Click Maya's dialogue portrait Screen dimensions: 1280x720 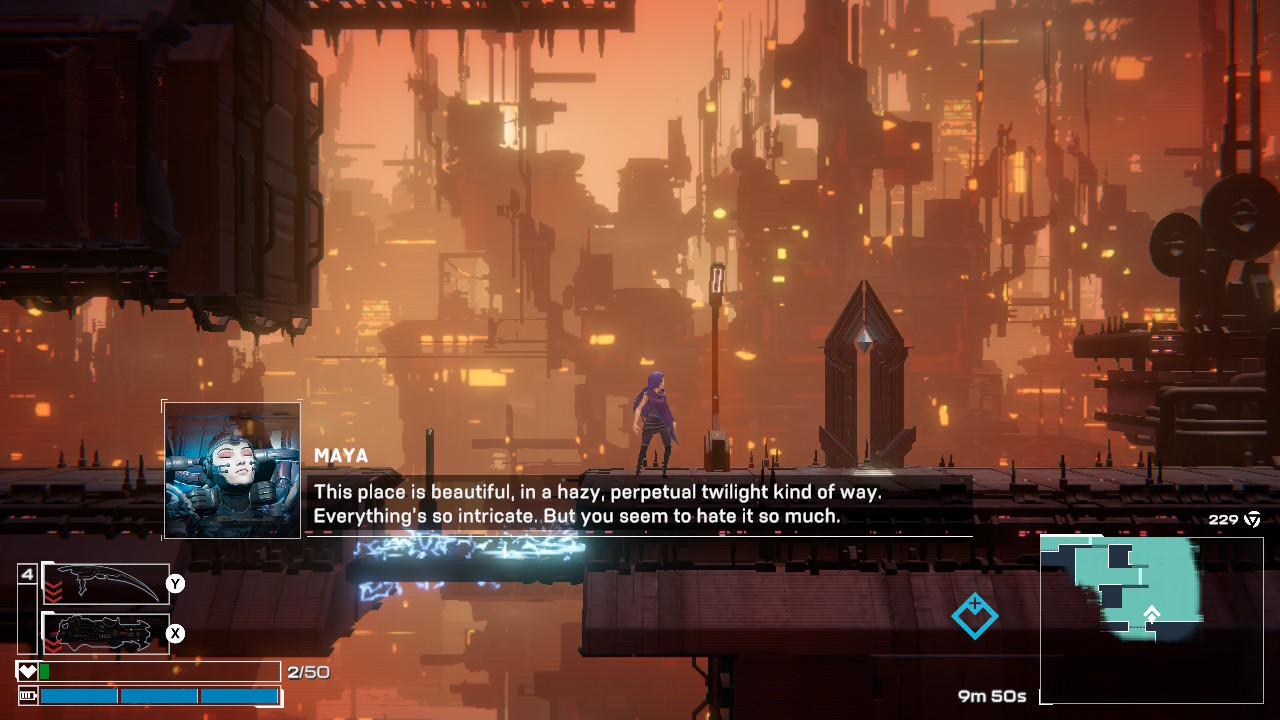point(232,470)
